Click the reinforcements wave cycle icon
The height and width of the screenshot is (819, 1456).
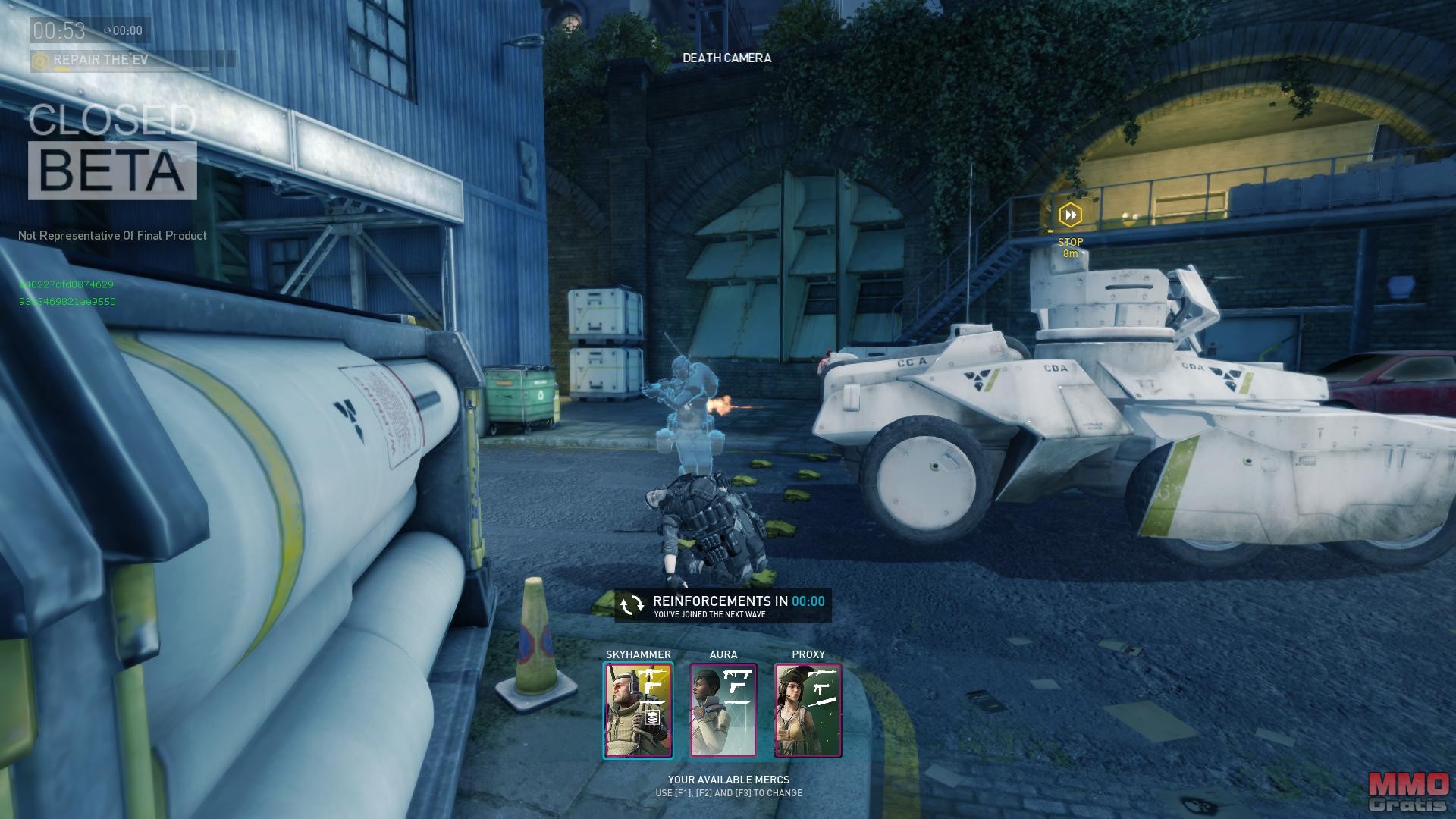tap(632, 605)
